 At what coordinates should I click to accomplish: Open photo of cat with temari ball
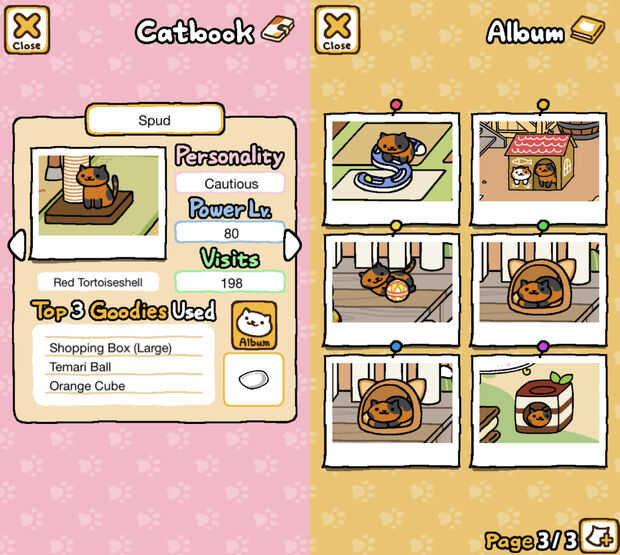(391, 287)
